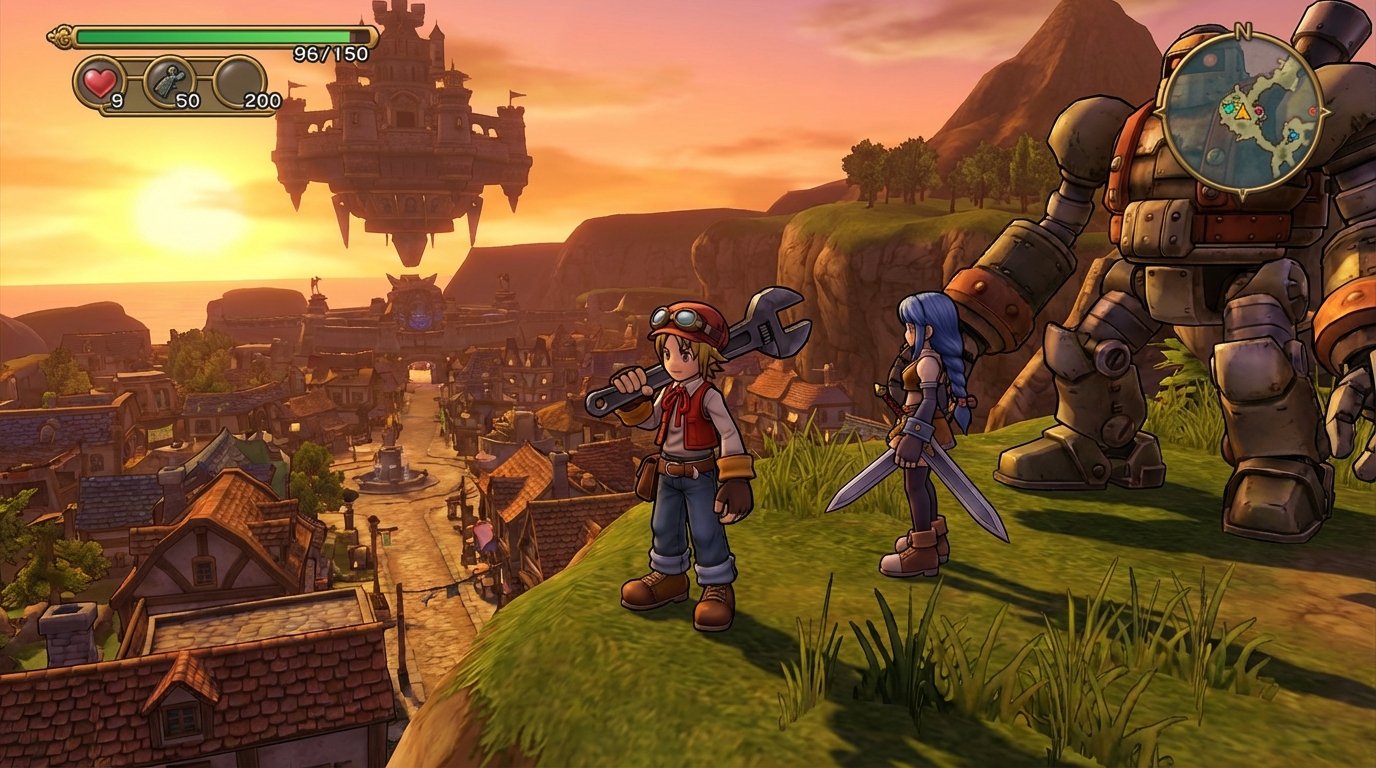Viewport: 1376px width, 768px height.
Task: Click the orange marker at the minimap's east edge
Action: click(x=1312, y=111)
